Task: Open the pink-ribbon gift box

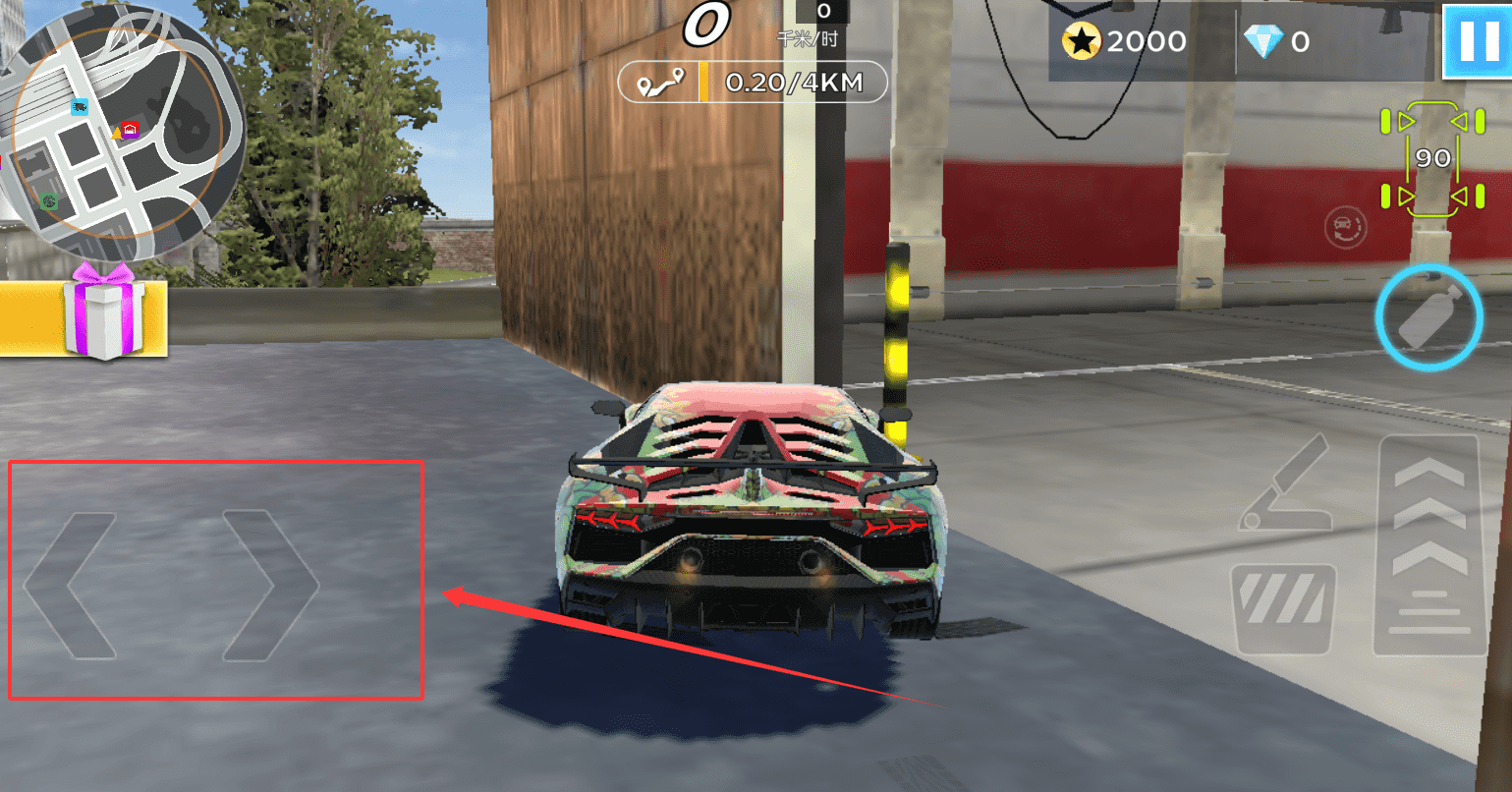Action: [x=105, y=311]
